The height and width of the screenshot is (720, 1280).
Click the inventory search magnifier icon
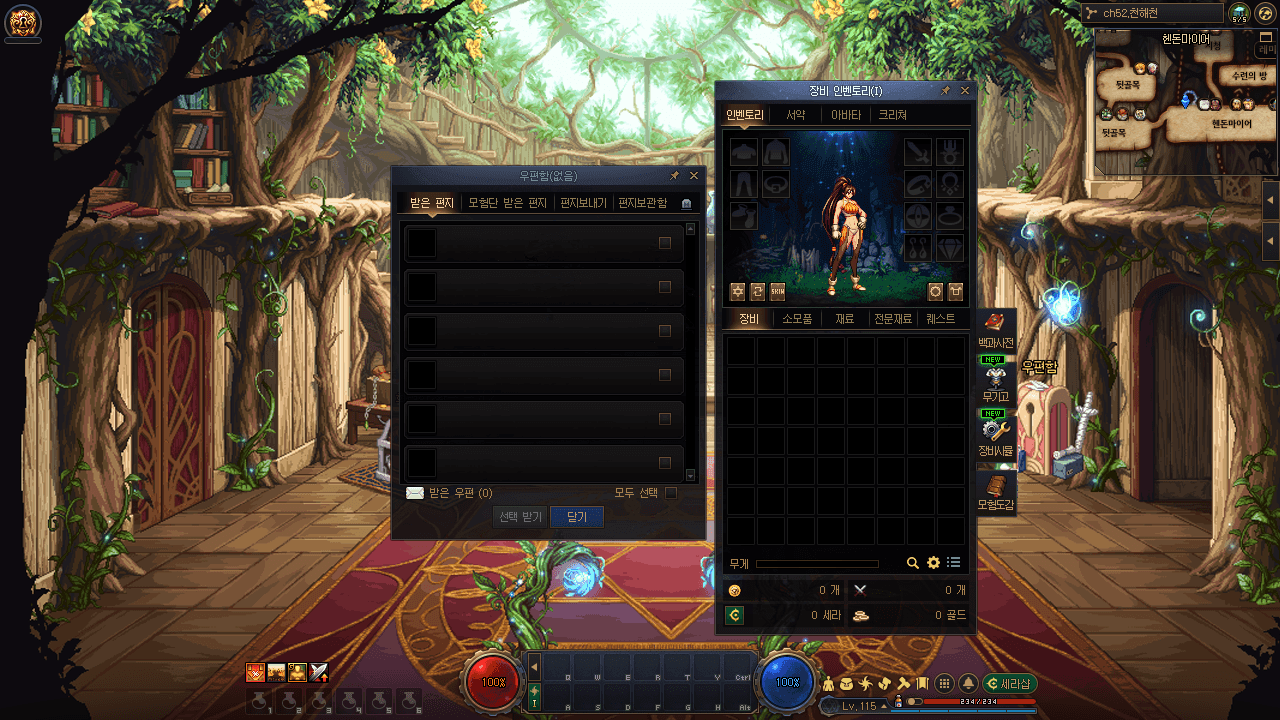coord(913,563)
